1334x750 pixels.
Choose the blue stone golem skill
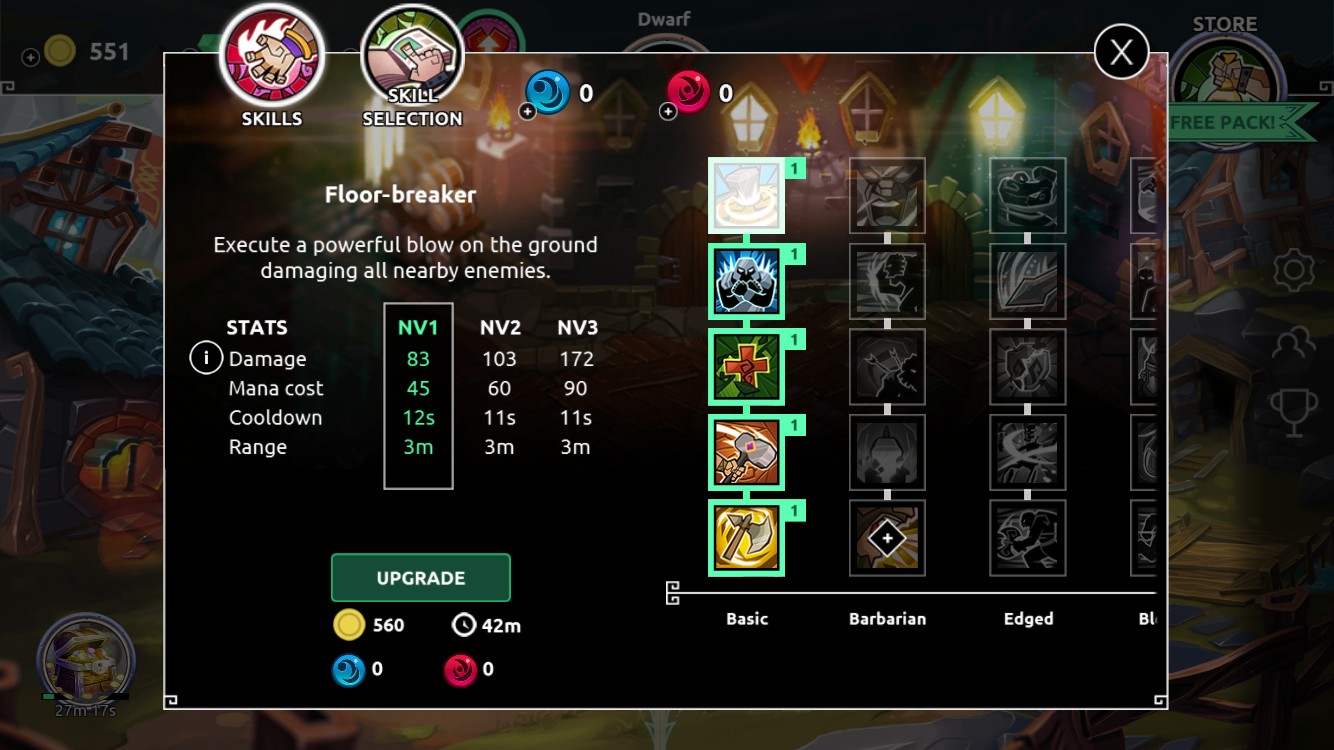pos(746,282)
